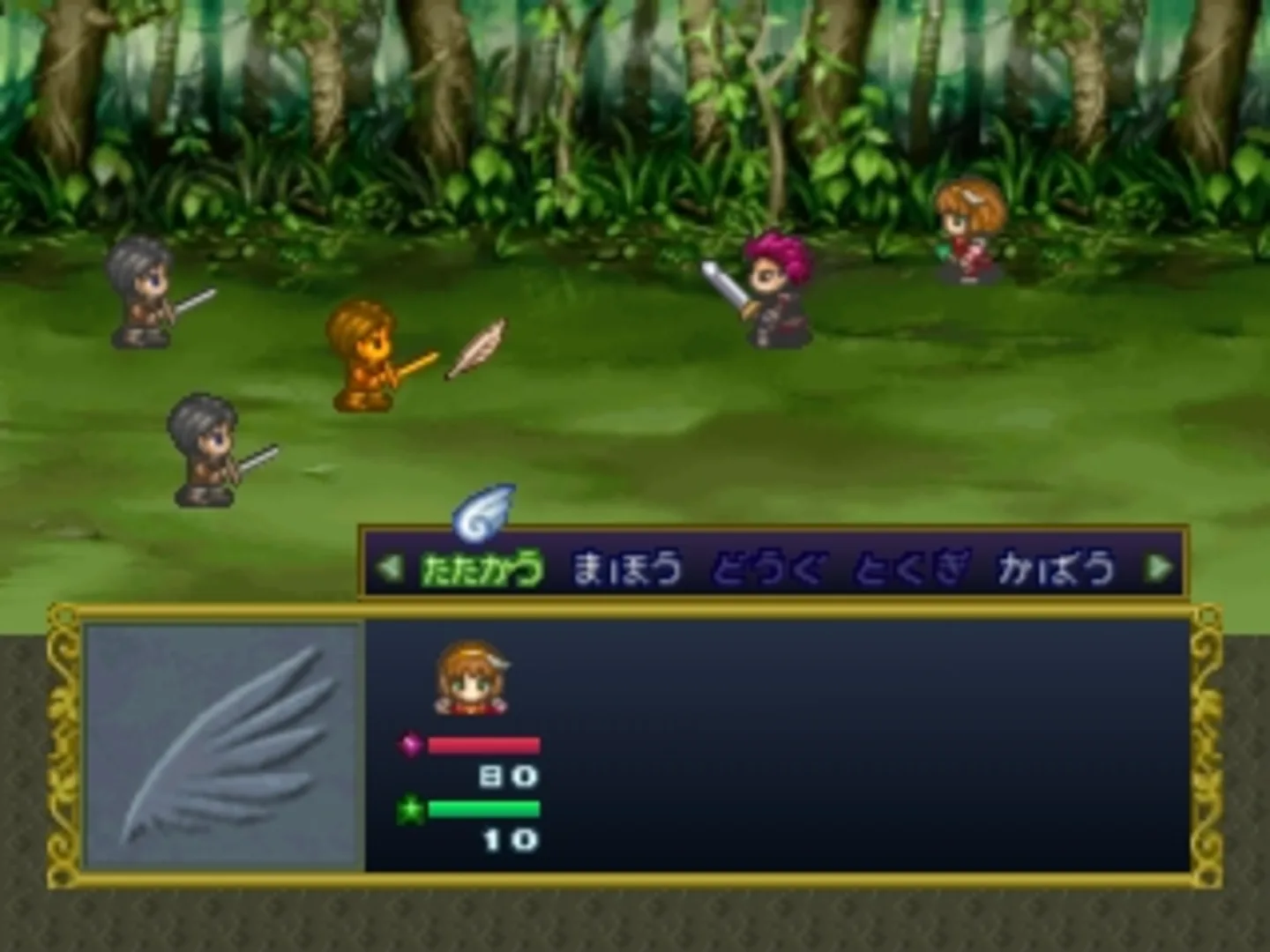Target the upper grey bandit sprite

141,291
